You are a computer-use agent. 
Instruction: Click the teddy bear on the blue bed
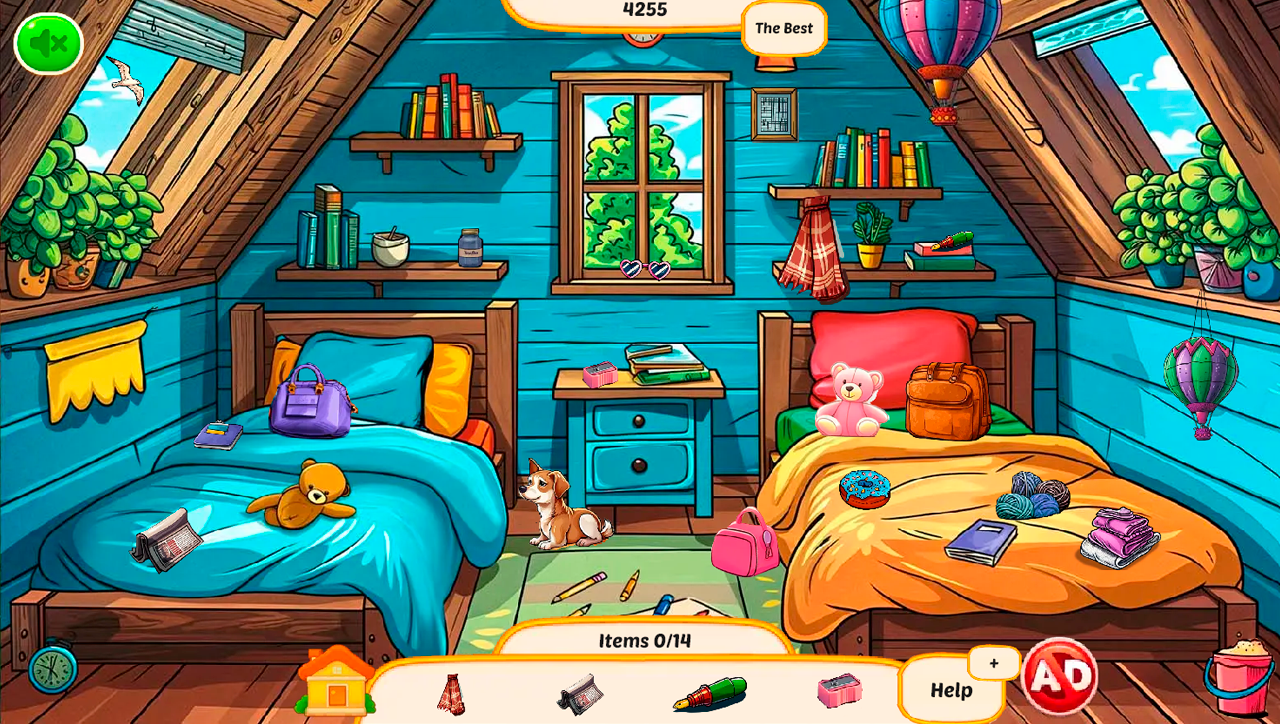[x=310, y=495]
